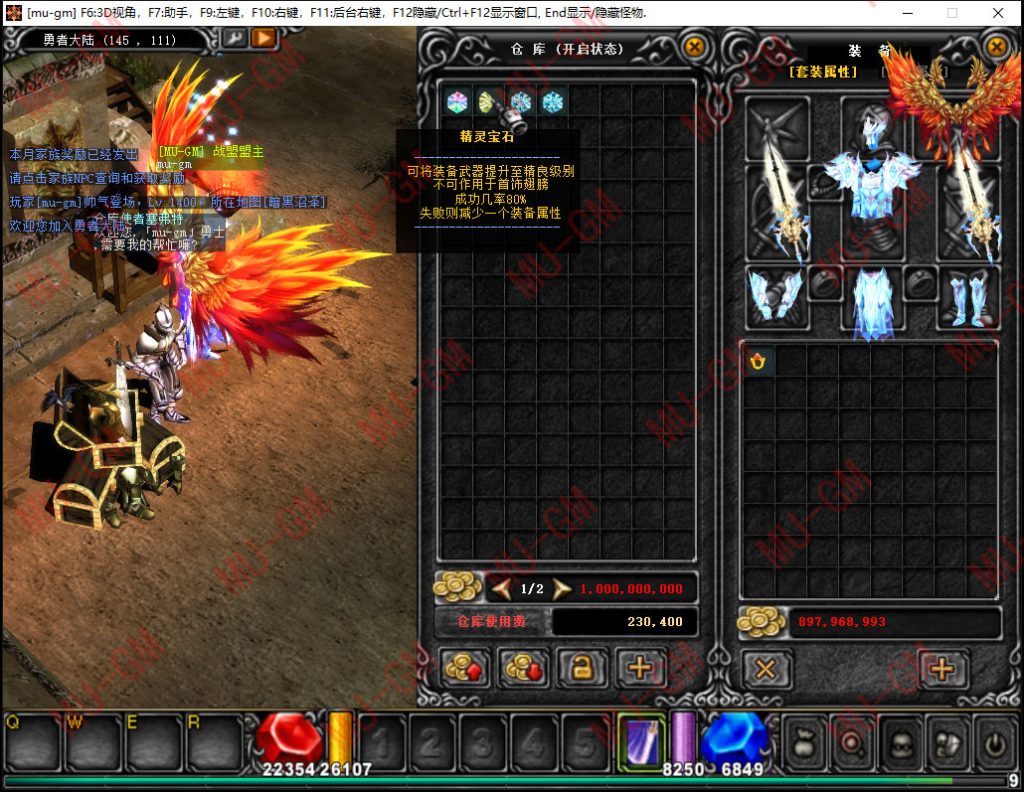Open the set attributes tab (套装属性)

823,72
